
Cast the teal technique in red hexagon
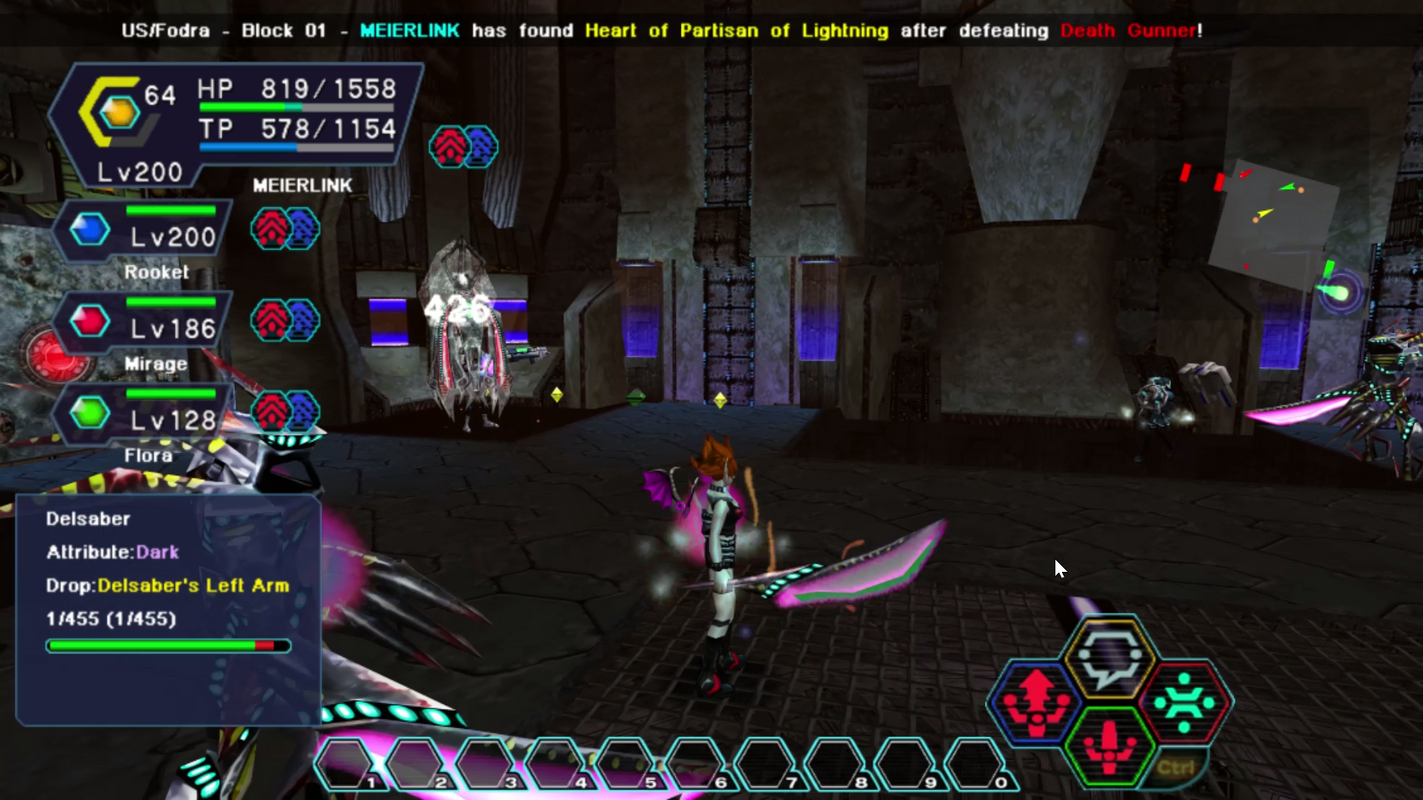coord(1185,701)
